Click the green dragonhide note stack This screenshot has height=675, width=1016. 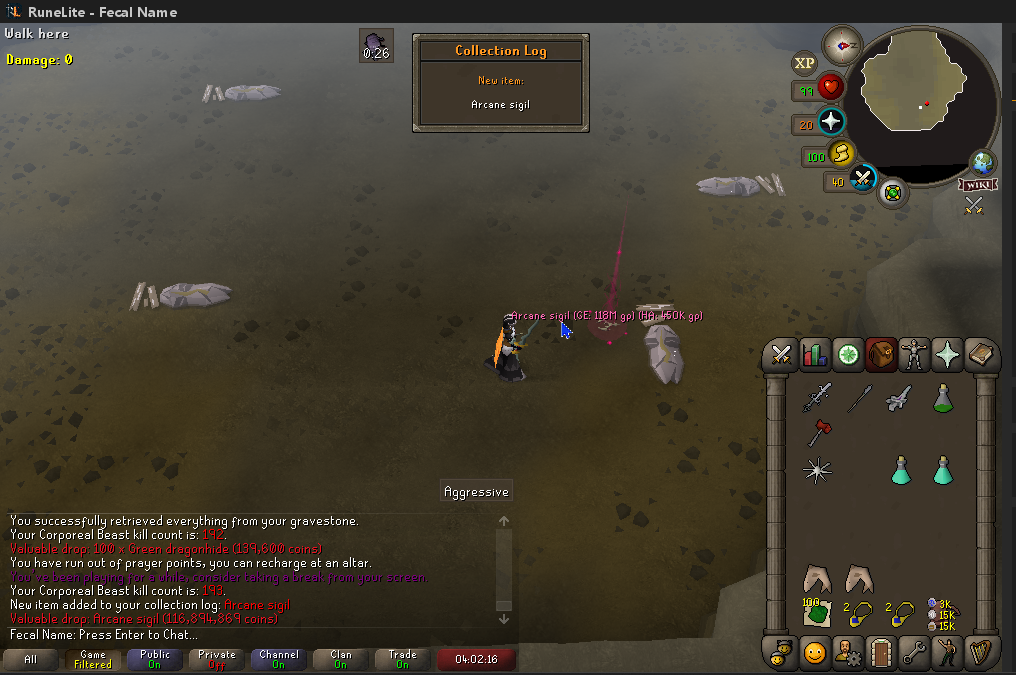(x=817, y=611)
